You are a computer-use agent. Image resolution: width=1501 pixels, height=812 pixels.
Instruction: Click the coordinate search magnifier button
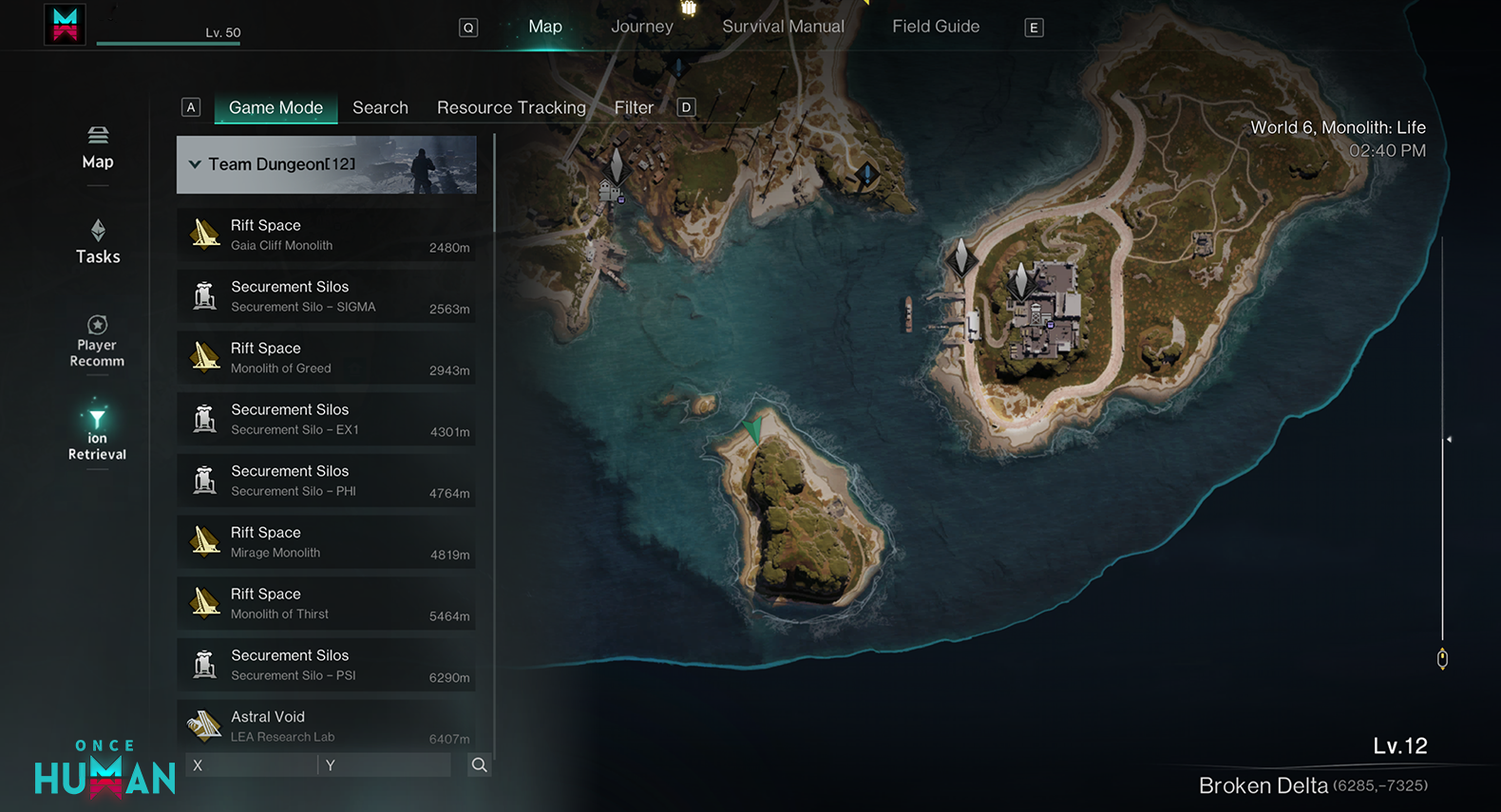click(x=480, y=765)
